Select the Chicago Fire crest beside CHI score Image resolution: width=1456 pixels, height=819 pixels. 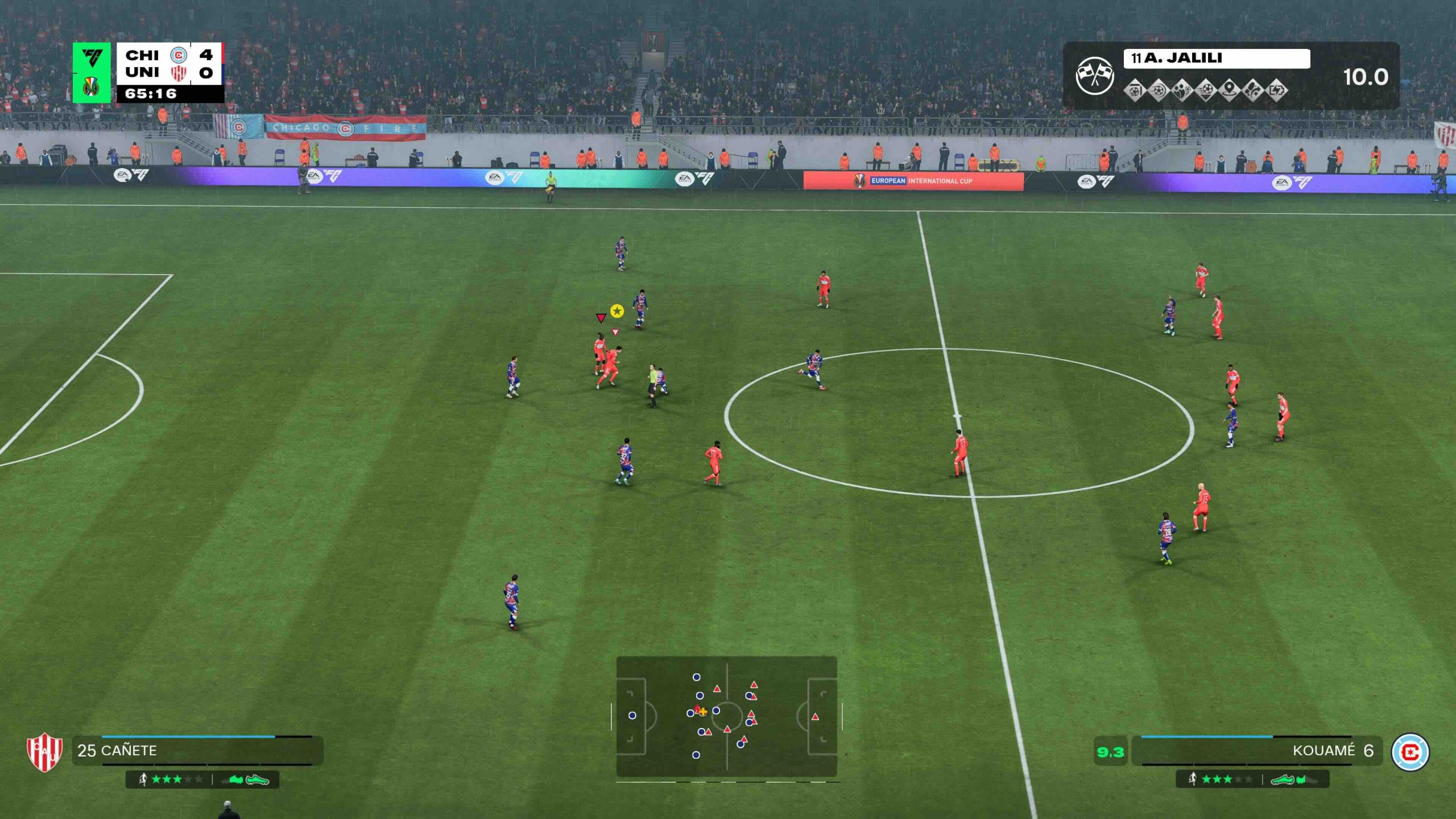177,55
